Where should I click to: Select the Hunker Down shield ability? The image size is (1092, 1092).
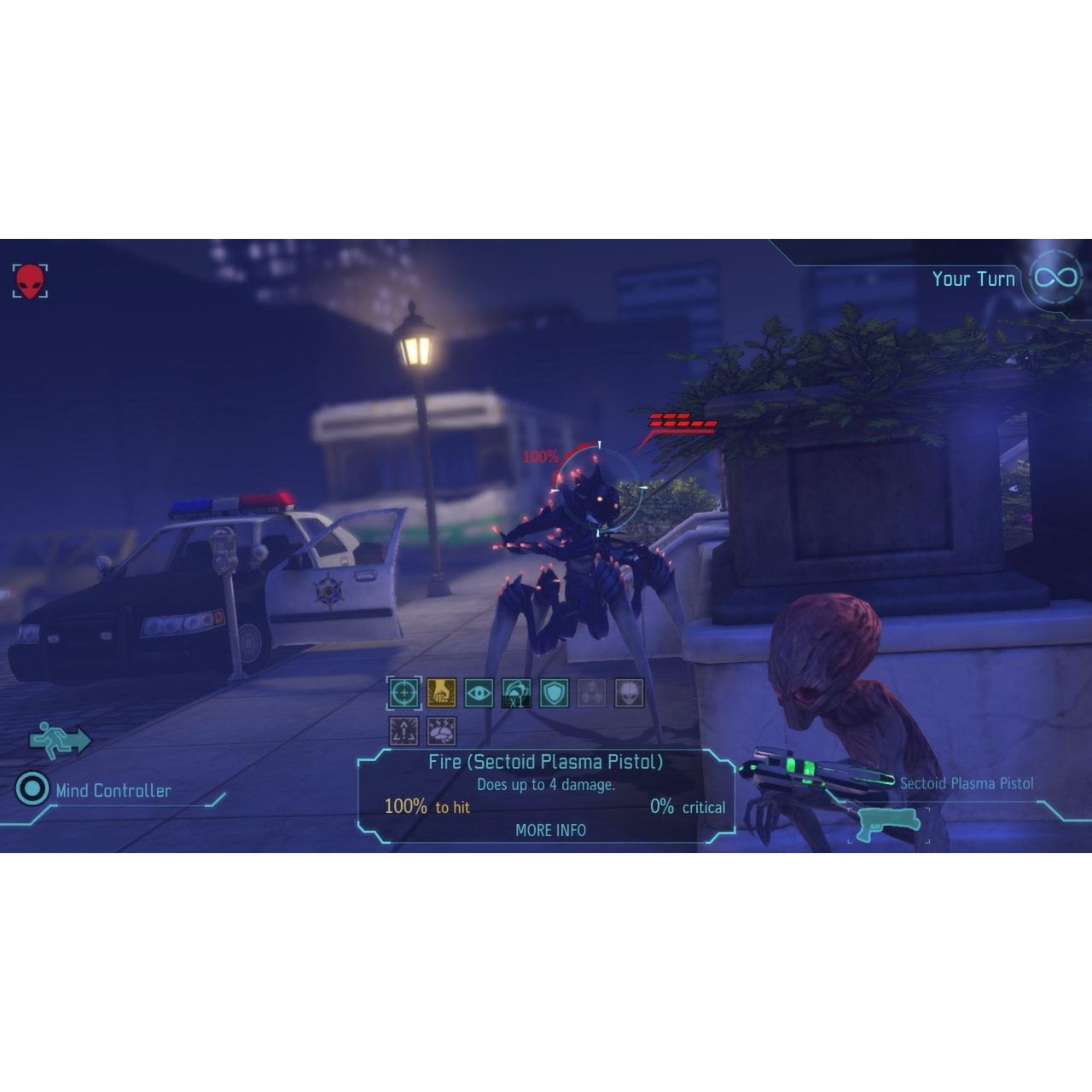555,693
